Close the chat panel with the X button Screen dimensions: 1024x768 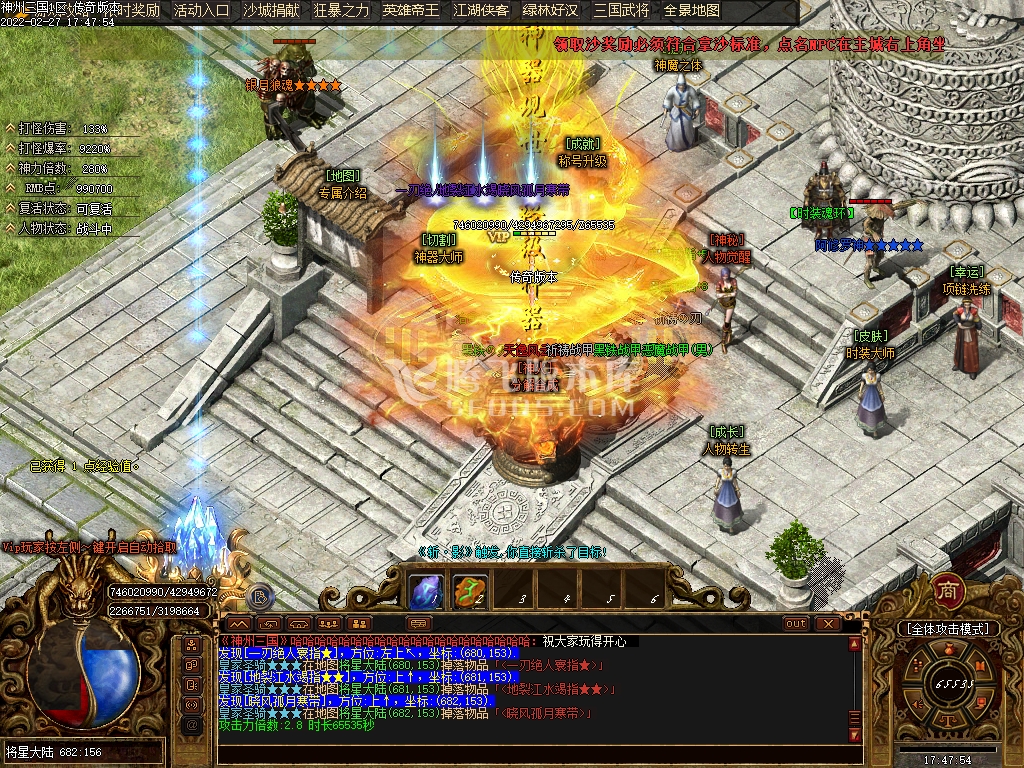point(828,623)
